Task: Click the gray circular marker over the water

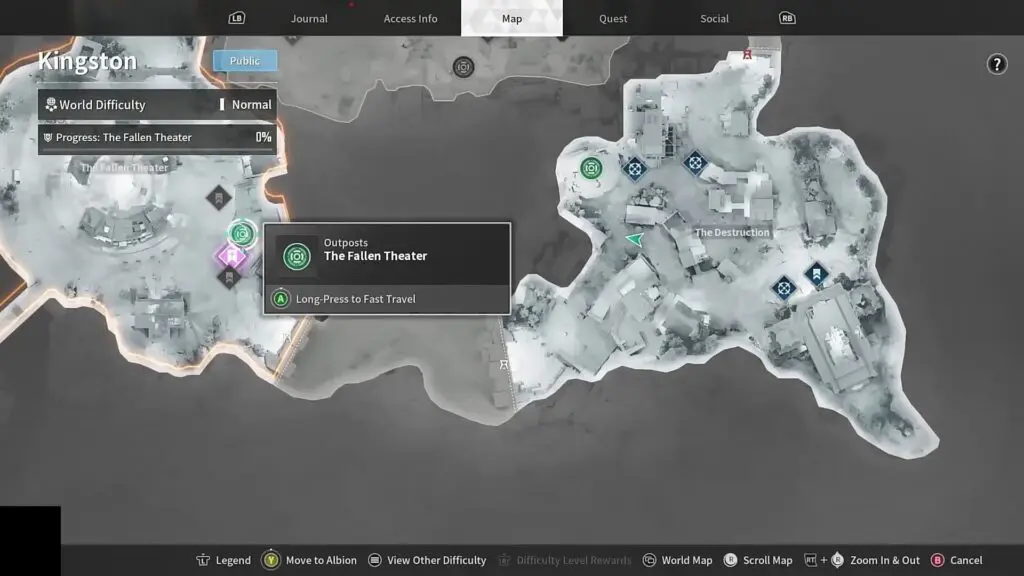Action: pos(463,67)
